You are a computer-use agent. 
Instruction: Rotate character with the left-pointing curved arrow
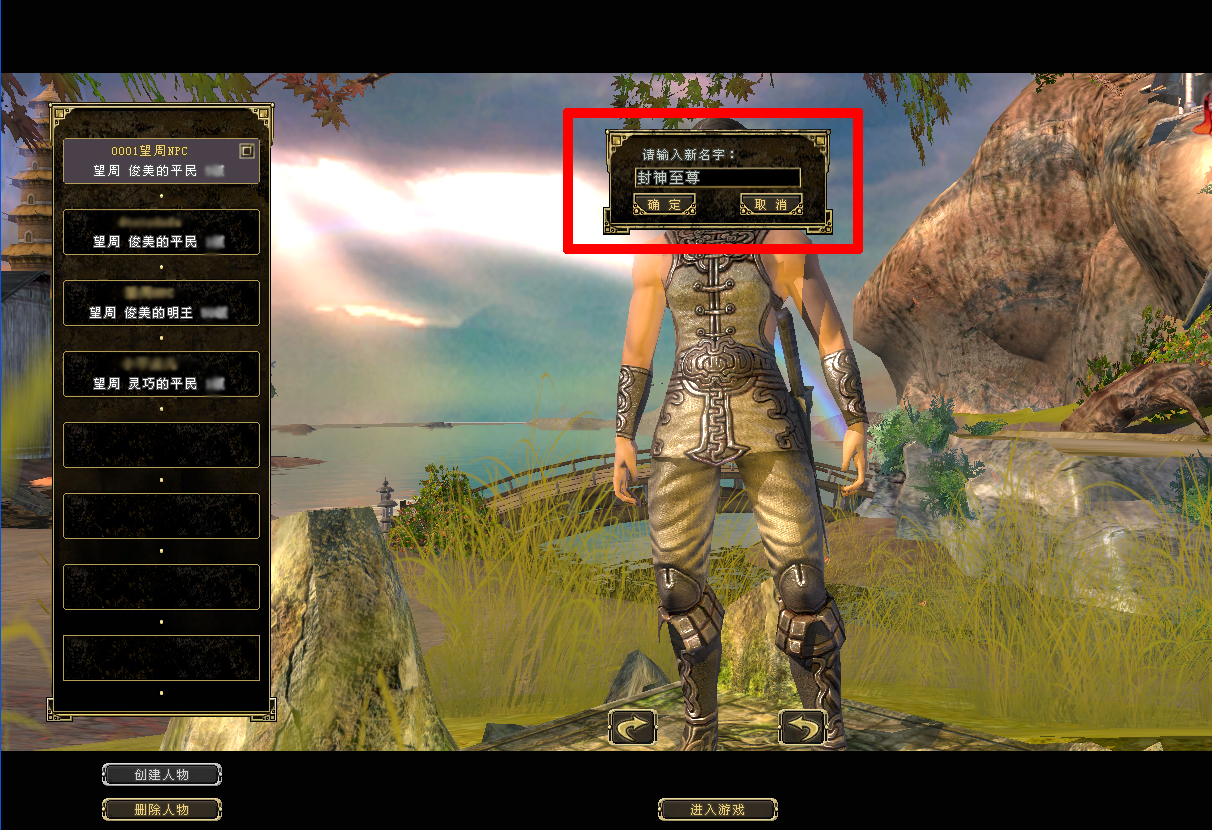802,727
